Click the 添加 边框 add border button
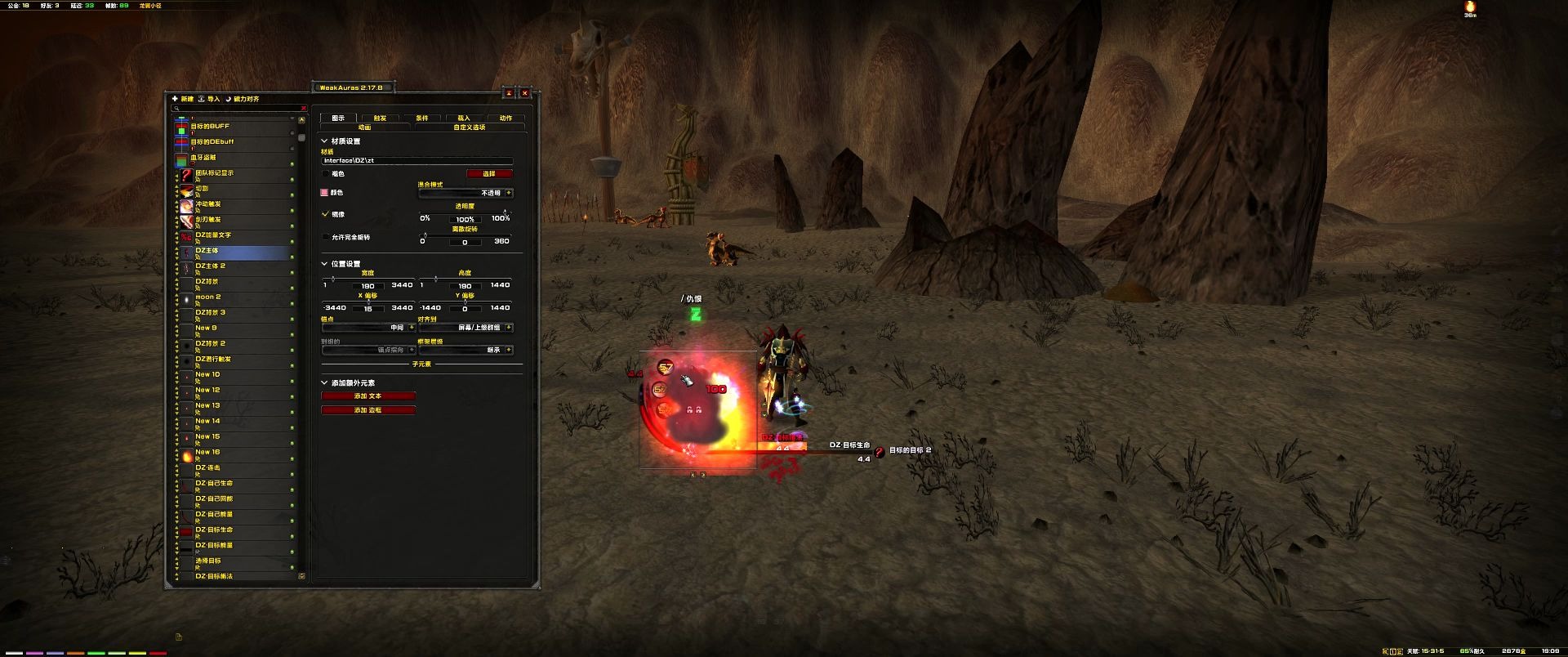 [x=368, y=410]
